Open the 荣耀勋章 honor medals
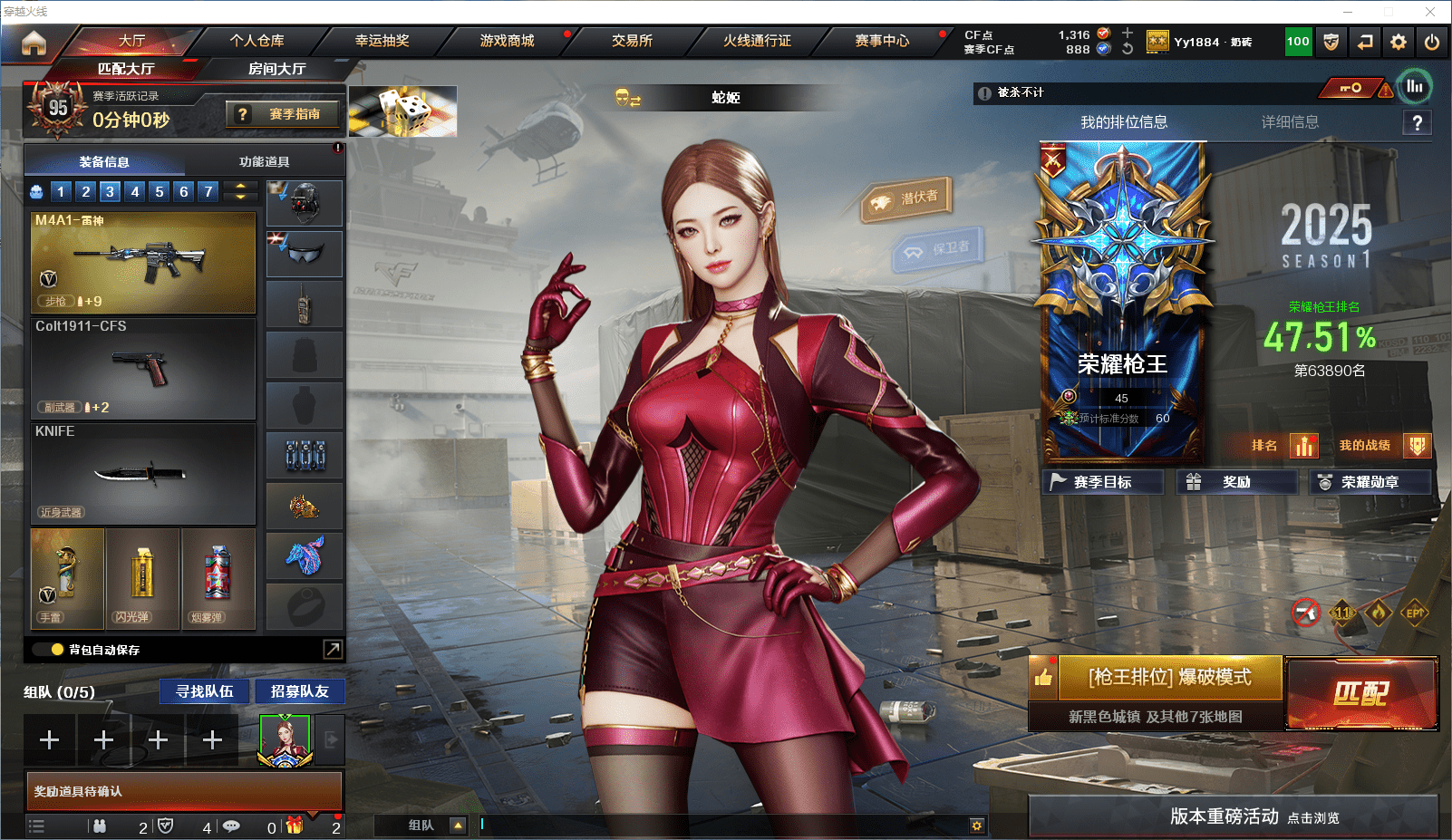This screenshot has width=1452, height=840. 1370,482
